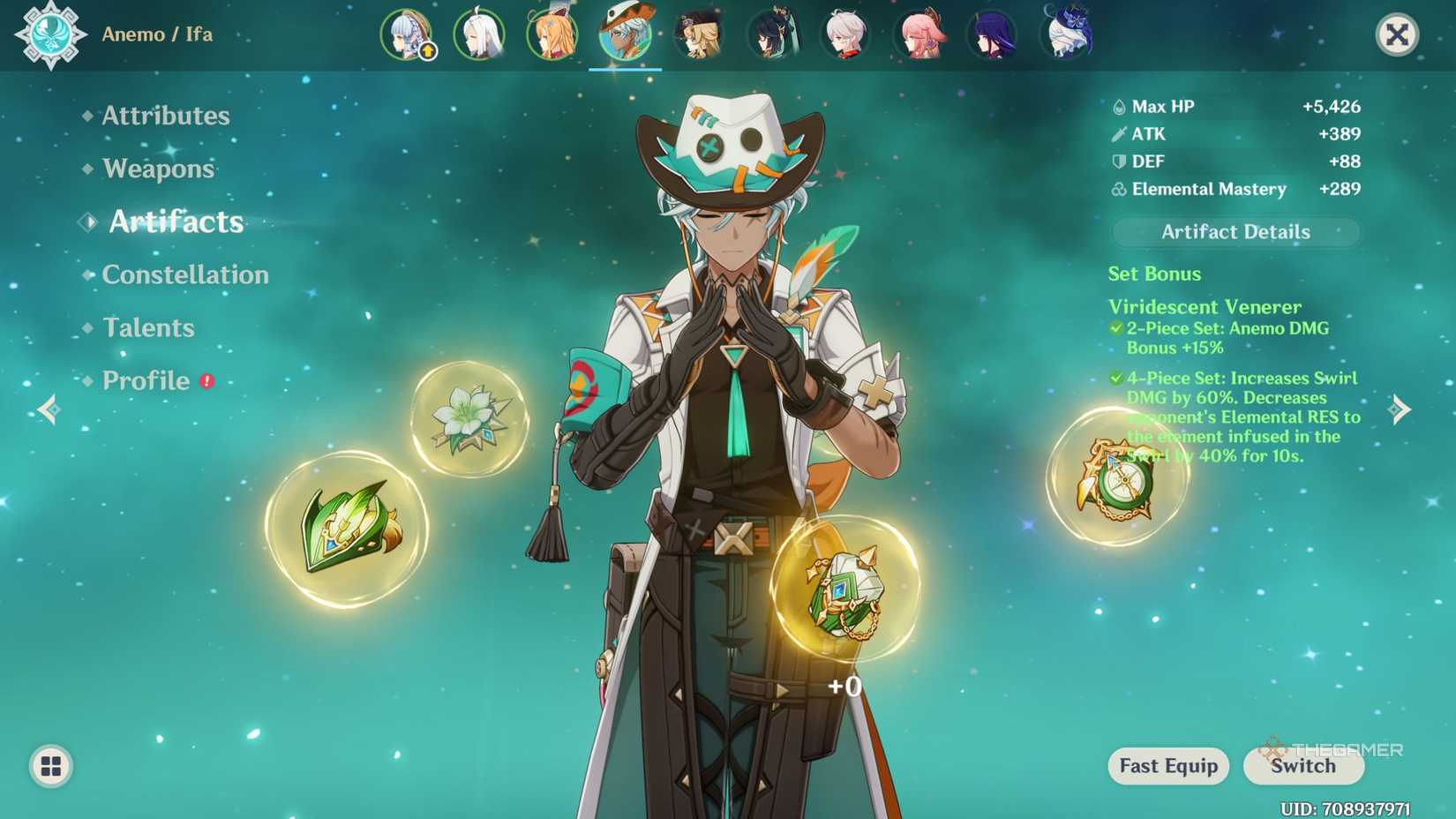
Task: Click the 2-Piece Set bonus checkmark
Action: click(x=1115, y=328)
